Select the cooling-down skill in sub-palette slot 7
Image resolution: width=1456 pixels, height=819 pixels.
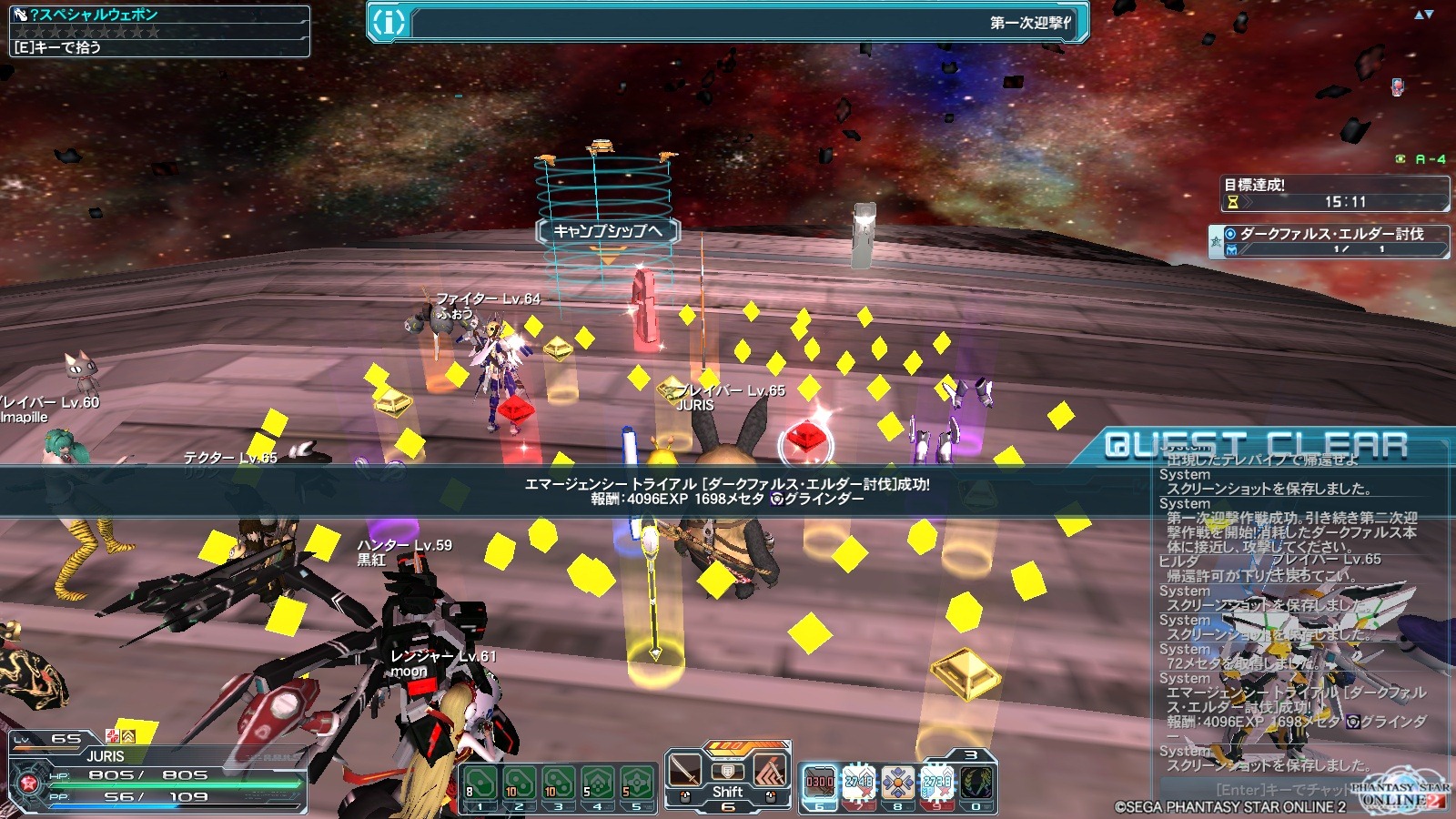[x=858, y=783]
